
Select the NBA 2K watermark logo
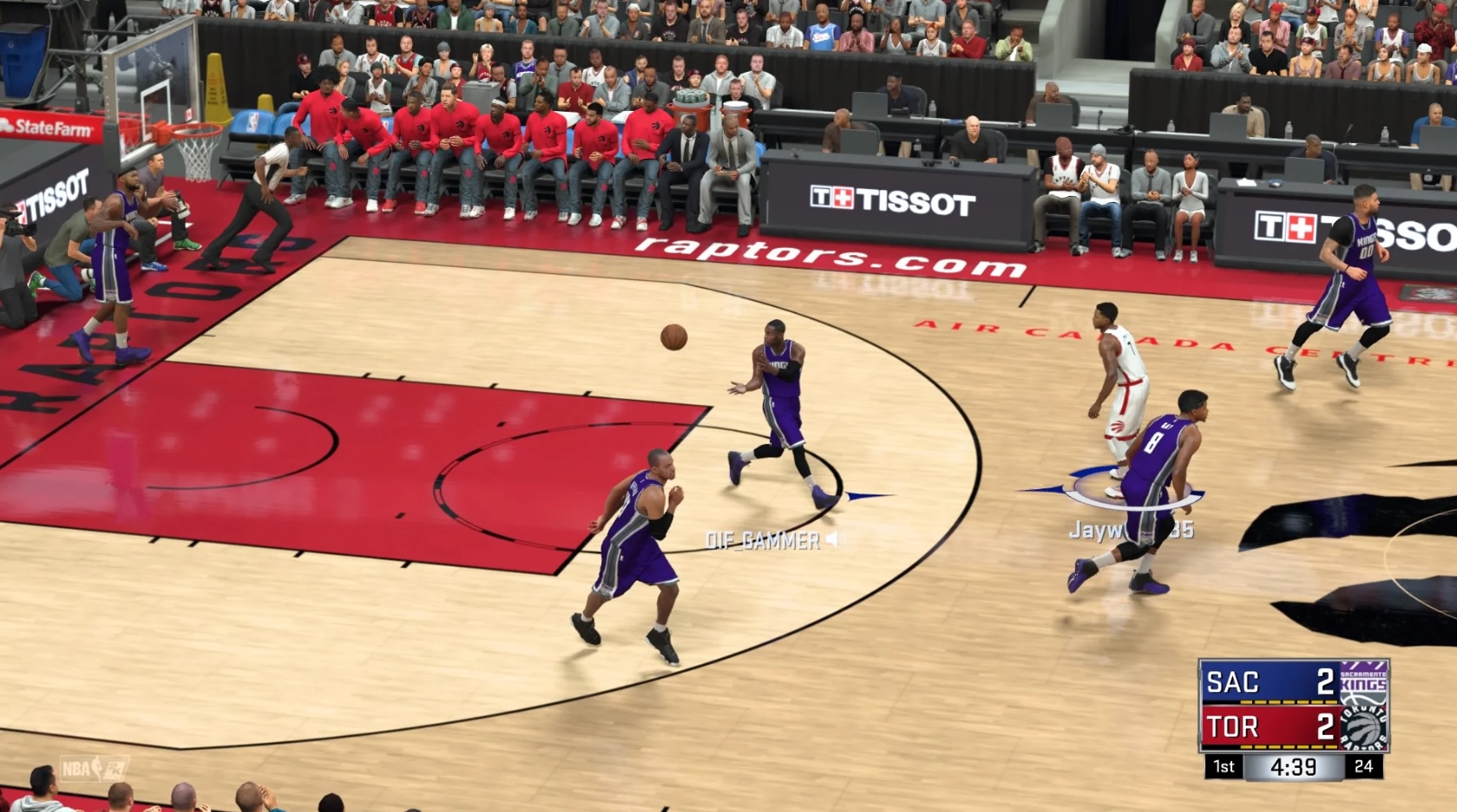pos(115,769)
